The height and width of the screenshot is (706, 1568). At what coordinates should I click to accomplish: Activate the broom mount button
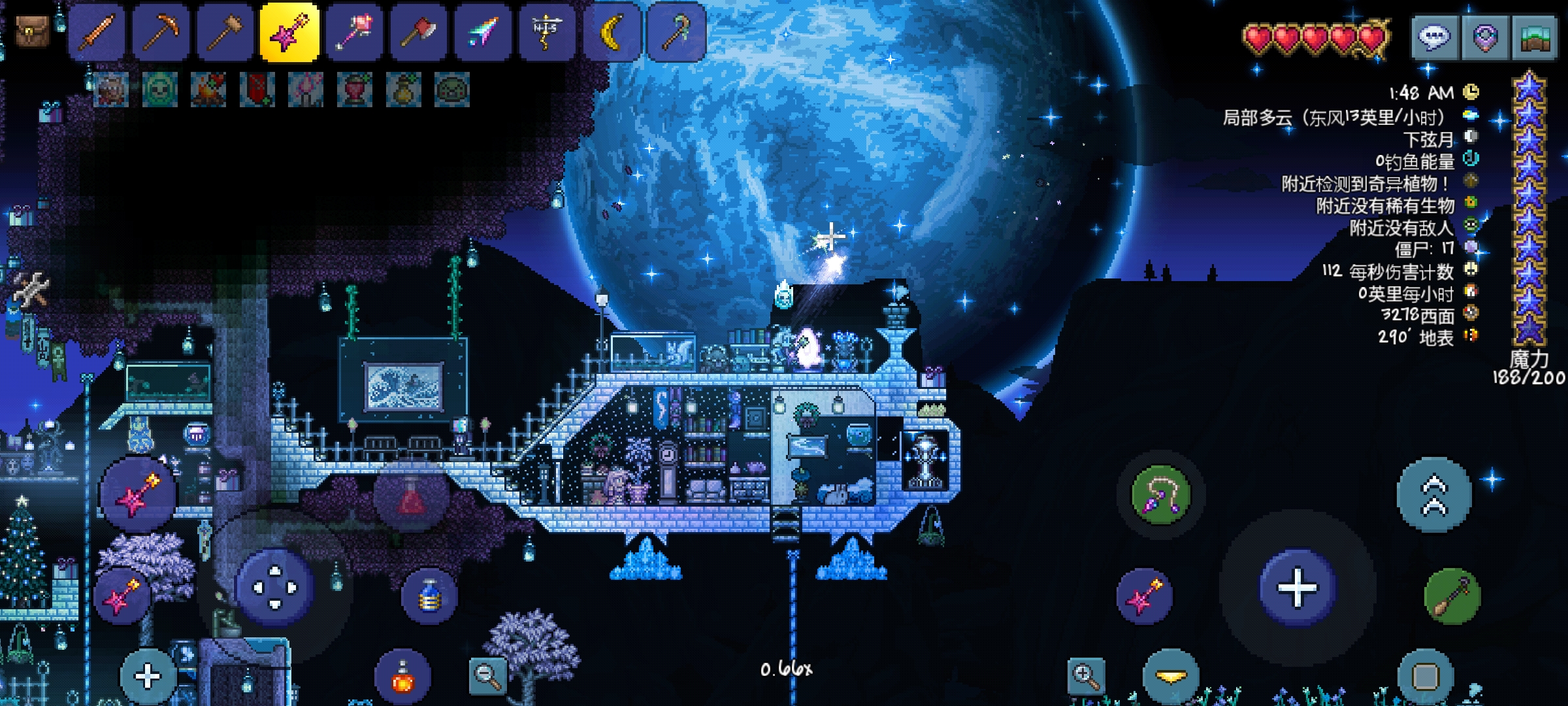1452,596
